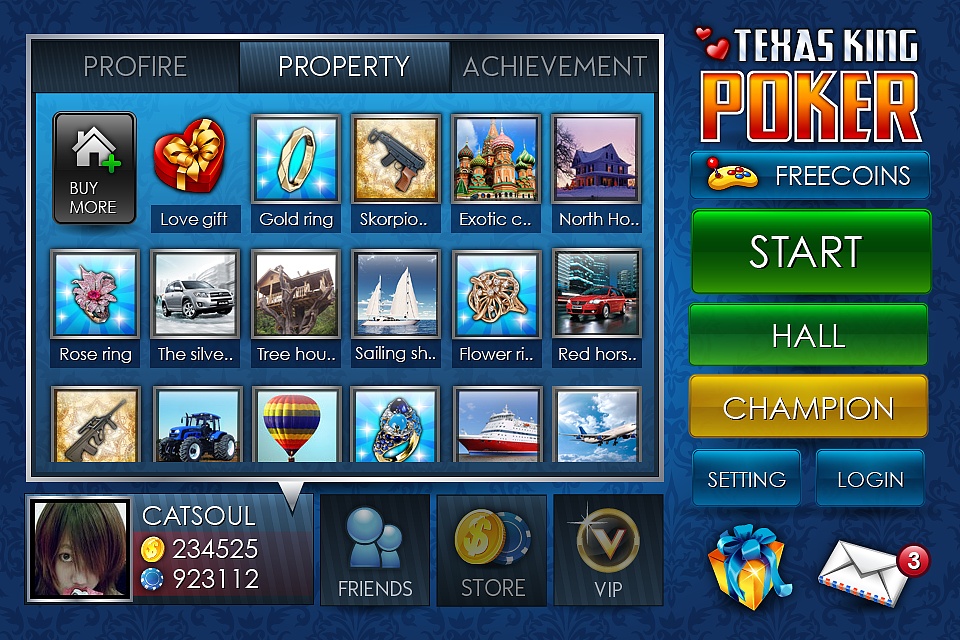Claim FREECOINS from the side menu
This screenshot has height=640, width=960.
tap(810, 176)
